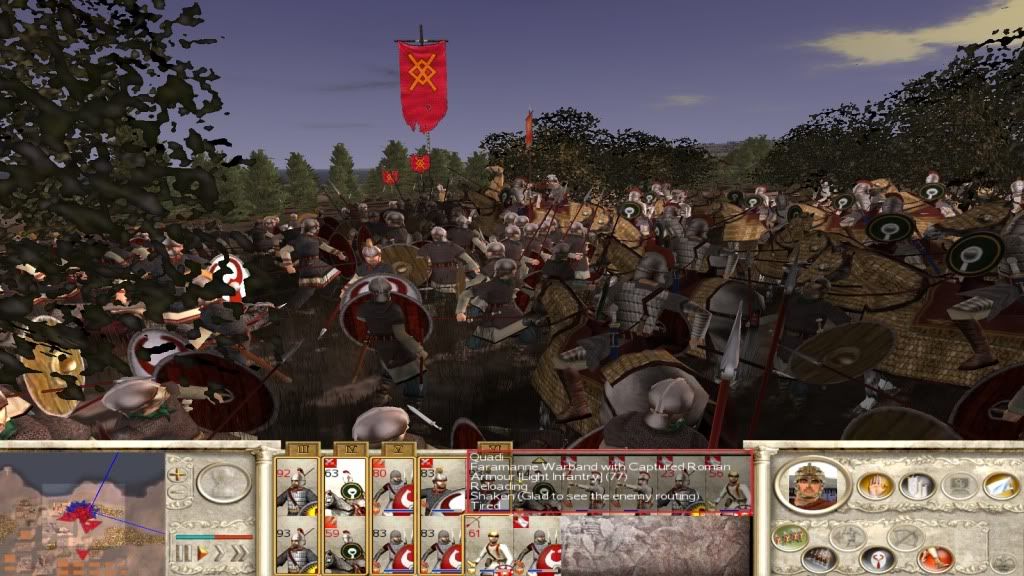Click the running soldier red icon
Screen dimensions: 1024x576
(x=935, y=557)
